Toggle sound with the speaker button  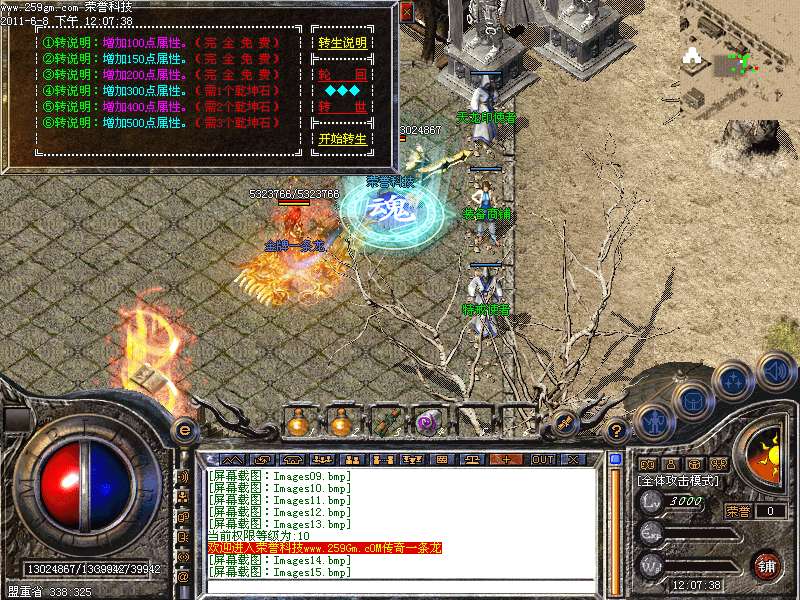[775, 371]
